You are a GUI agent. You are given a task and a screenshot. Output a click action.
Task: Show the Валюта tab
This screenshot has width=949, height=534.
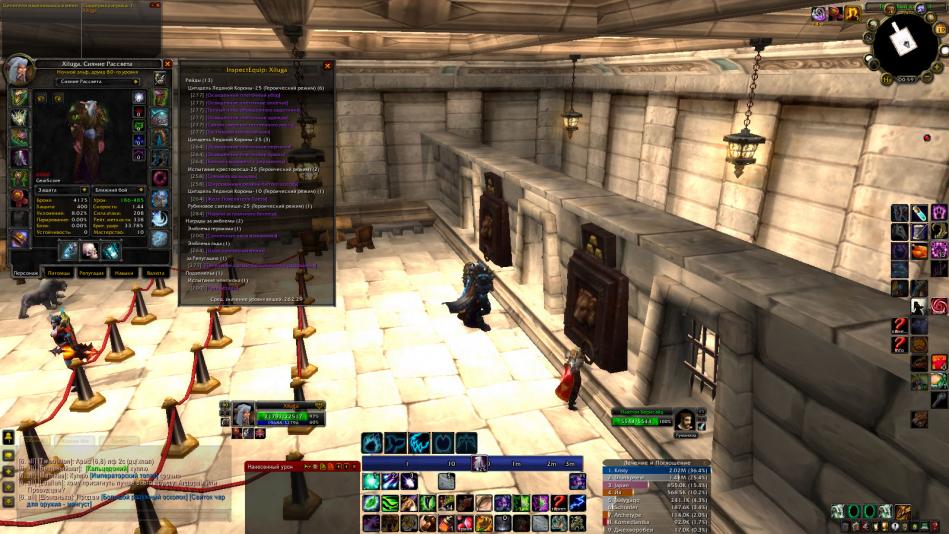pyautogui.click(x=155, y=272)
